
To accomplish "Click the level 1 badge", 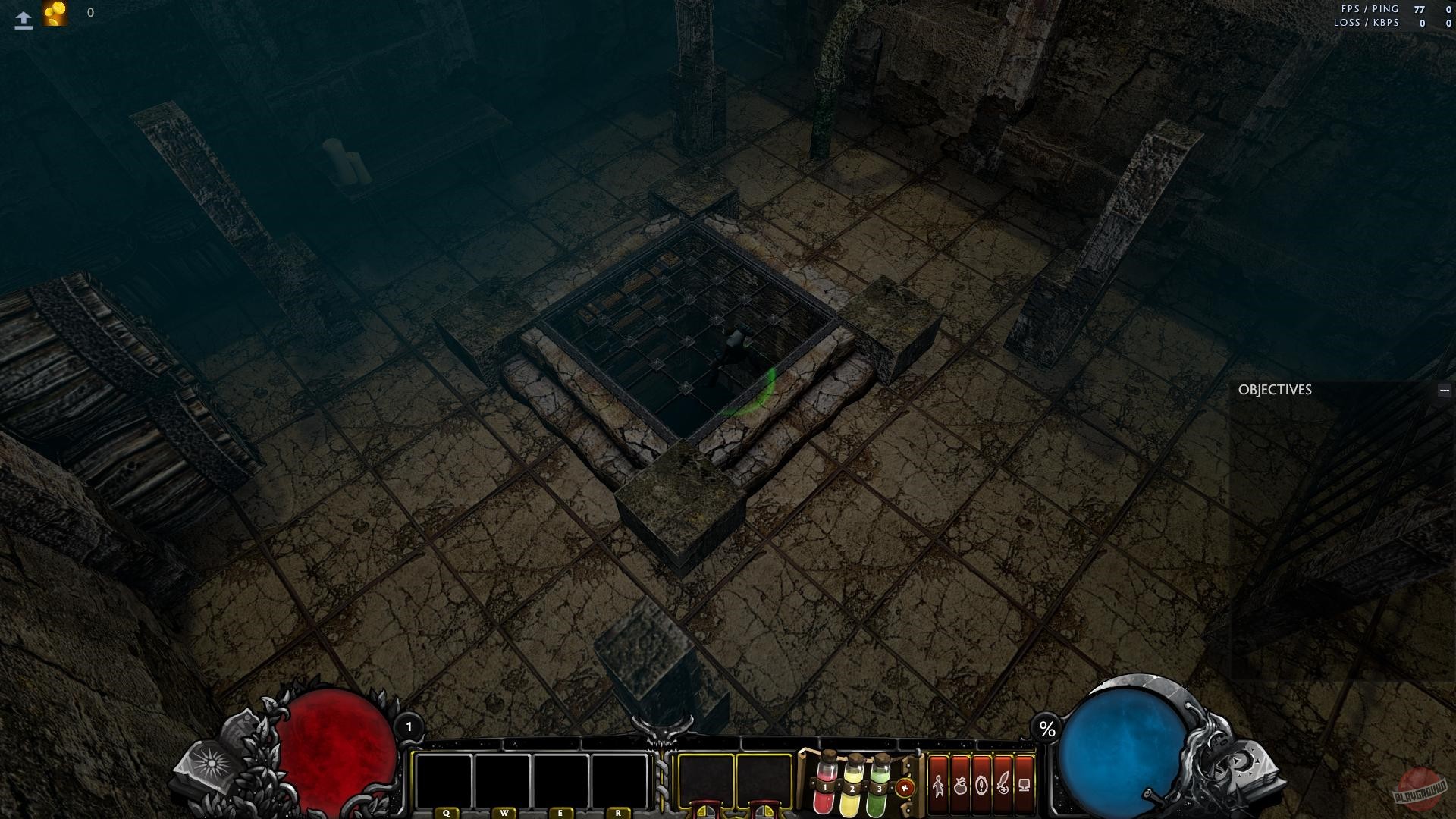I will (x=409, y=726).
